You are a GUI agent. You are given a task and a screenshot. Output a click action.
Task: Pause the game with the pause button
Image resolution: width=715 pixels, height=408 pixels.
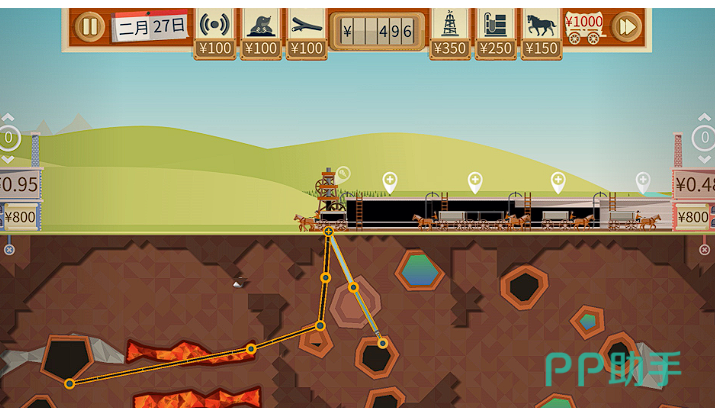click(x=90, y=26)
